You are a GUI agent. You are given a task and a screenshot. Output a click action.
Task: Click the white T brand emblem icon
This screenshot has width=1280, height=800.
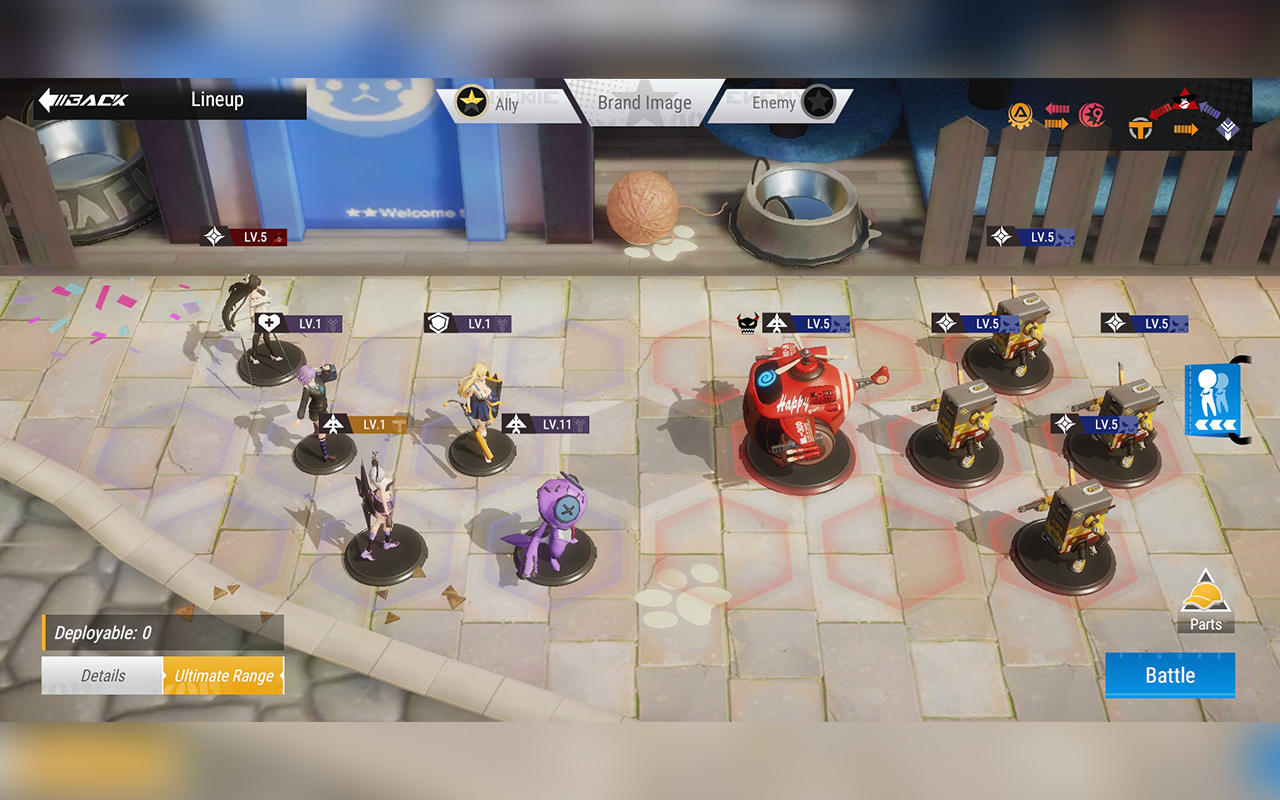click(1139, 128)
